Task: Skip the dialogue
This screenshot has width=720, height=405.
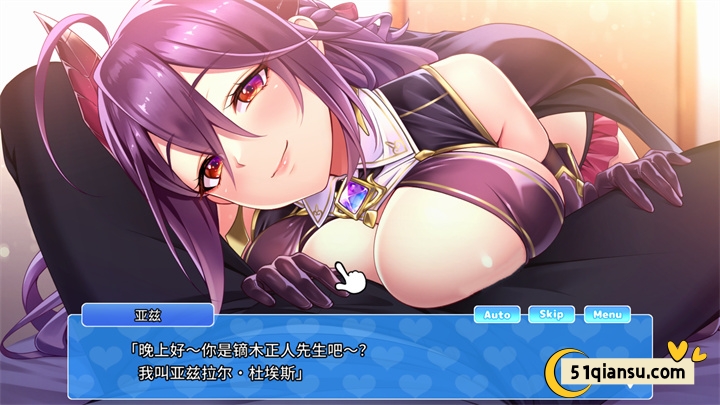Action: [x=551, y=314]
